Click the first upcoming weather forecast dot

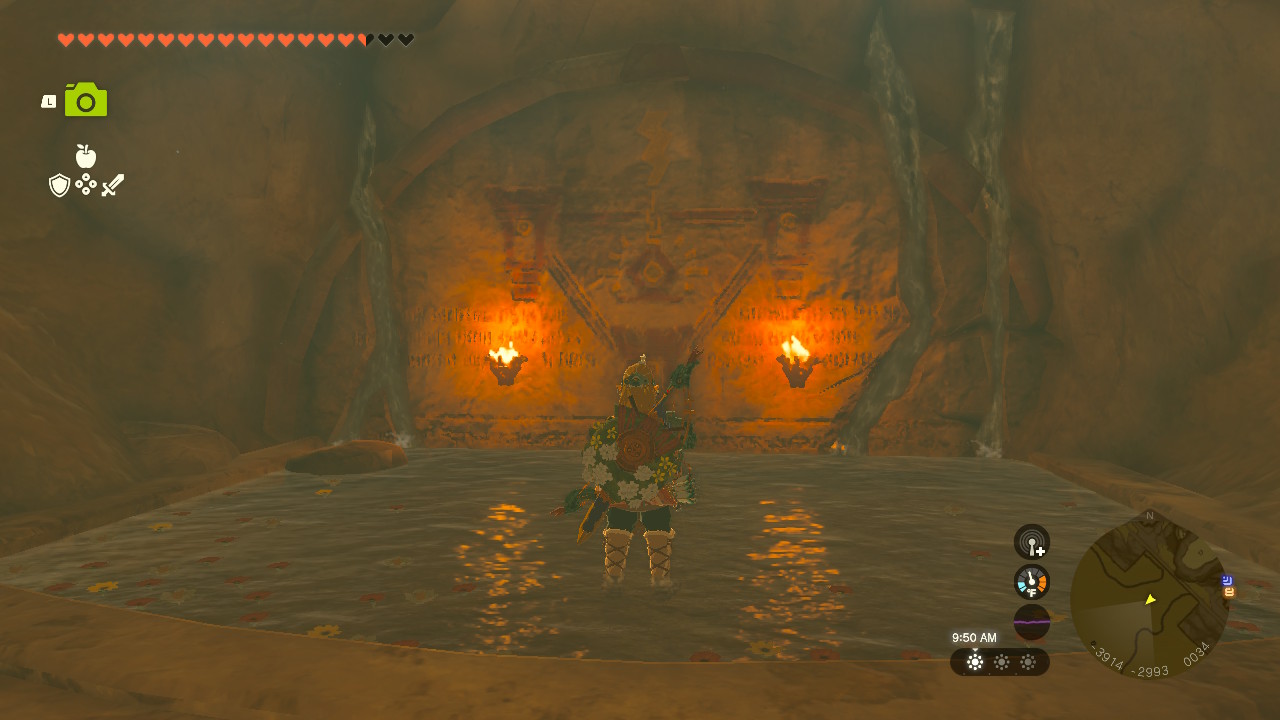(x=1000, y=662)
